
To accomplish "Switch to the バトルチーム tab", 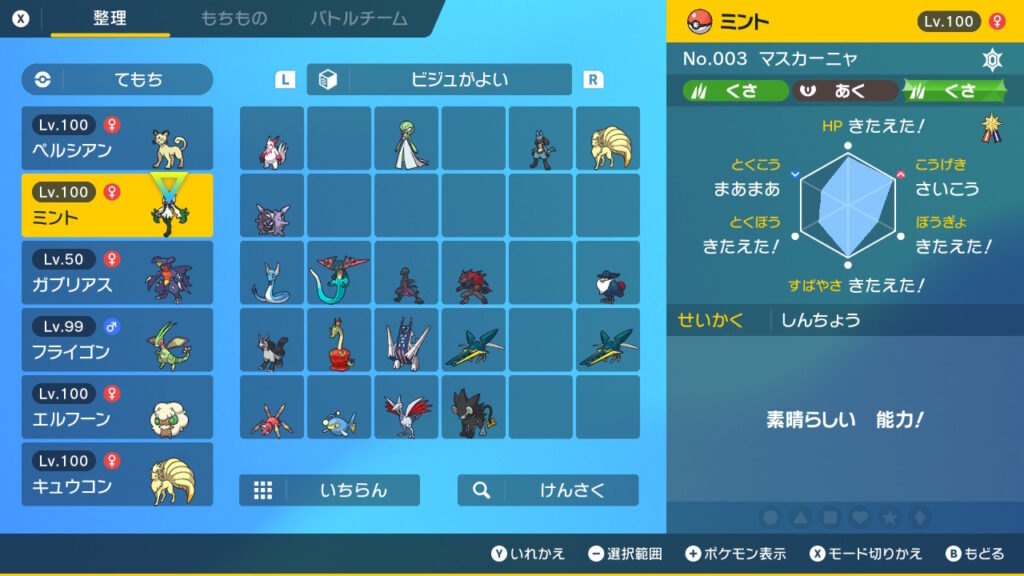I will pyautogui.click(x=358, y=19).
